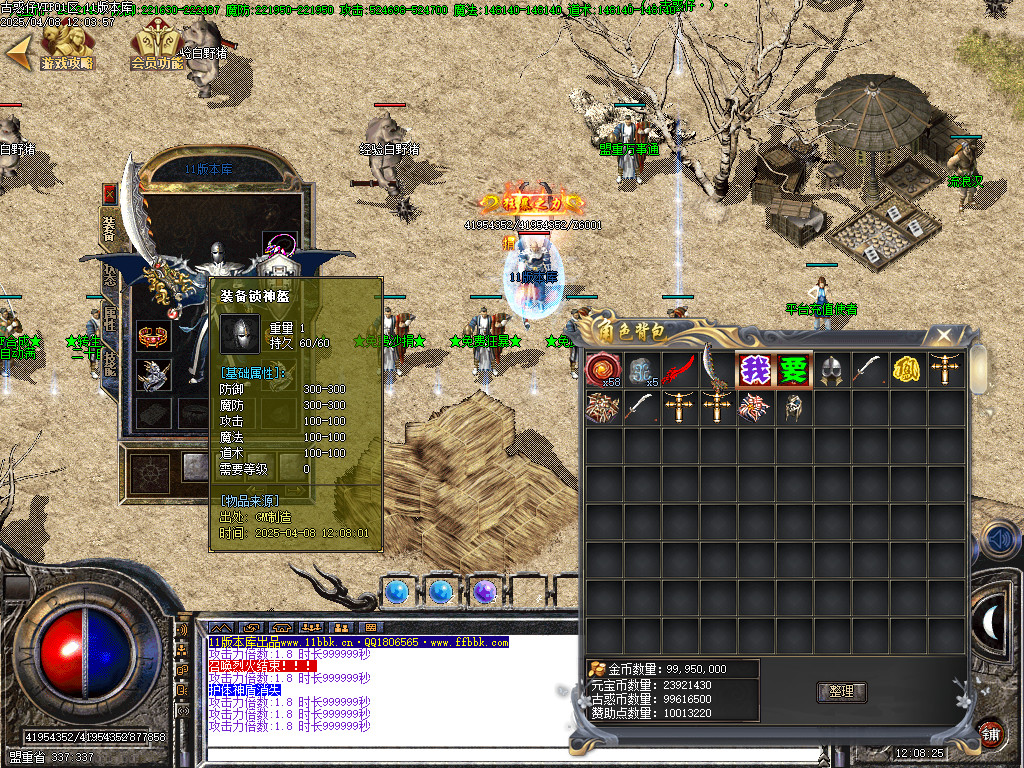Click the red bracelet equipment slot
This screenshot has height=768, width=1024.
point(154,335)
